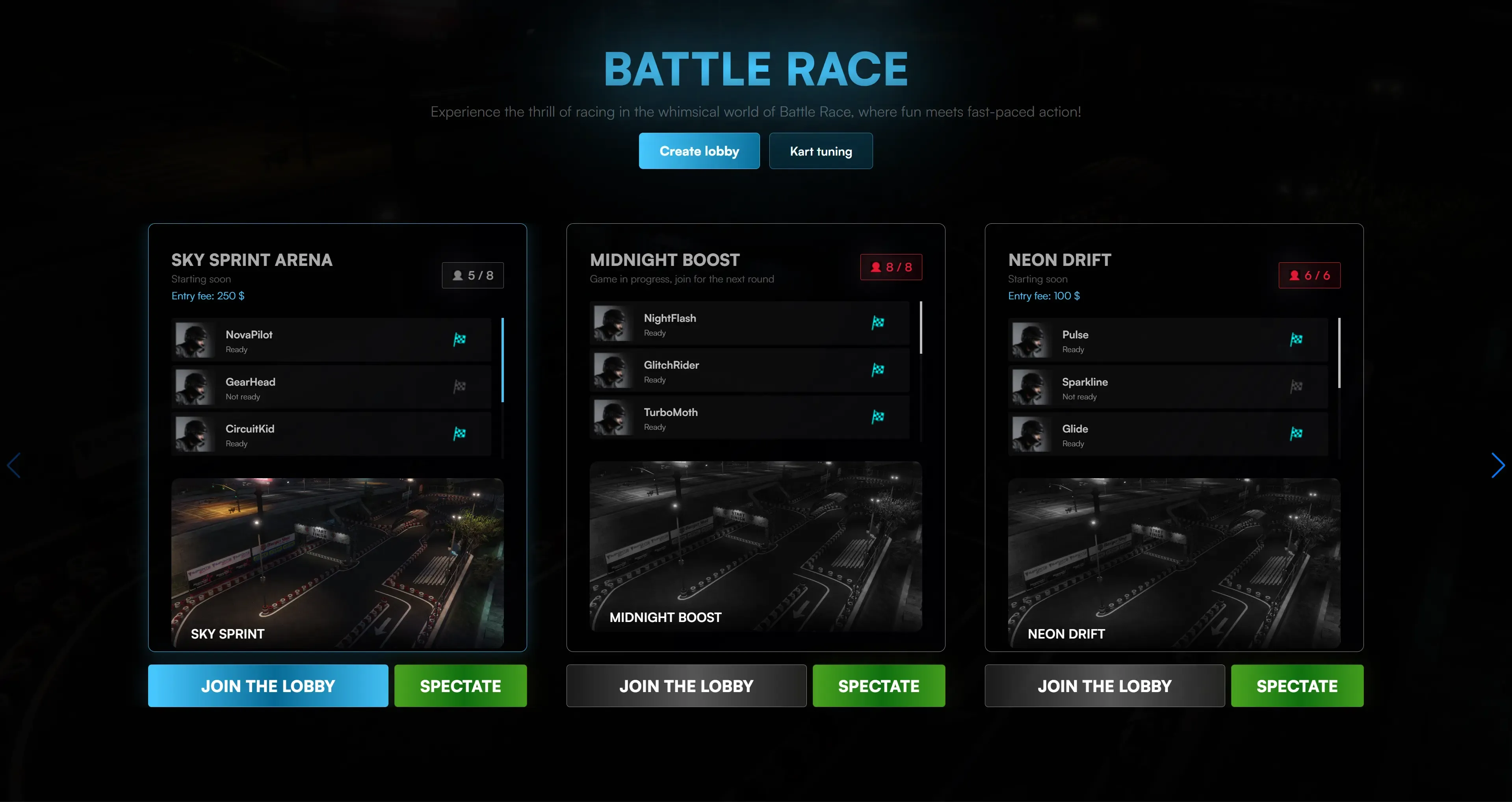
Task: Join the Neon Drift lobby
Action: click(1104, 685)
